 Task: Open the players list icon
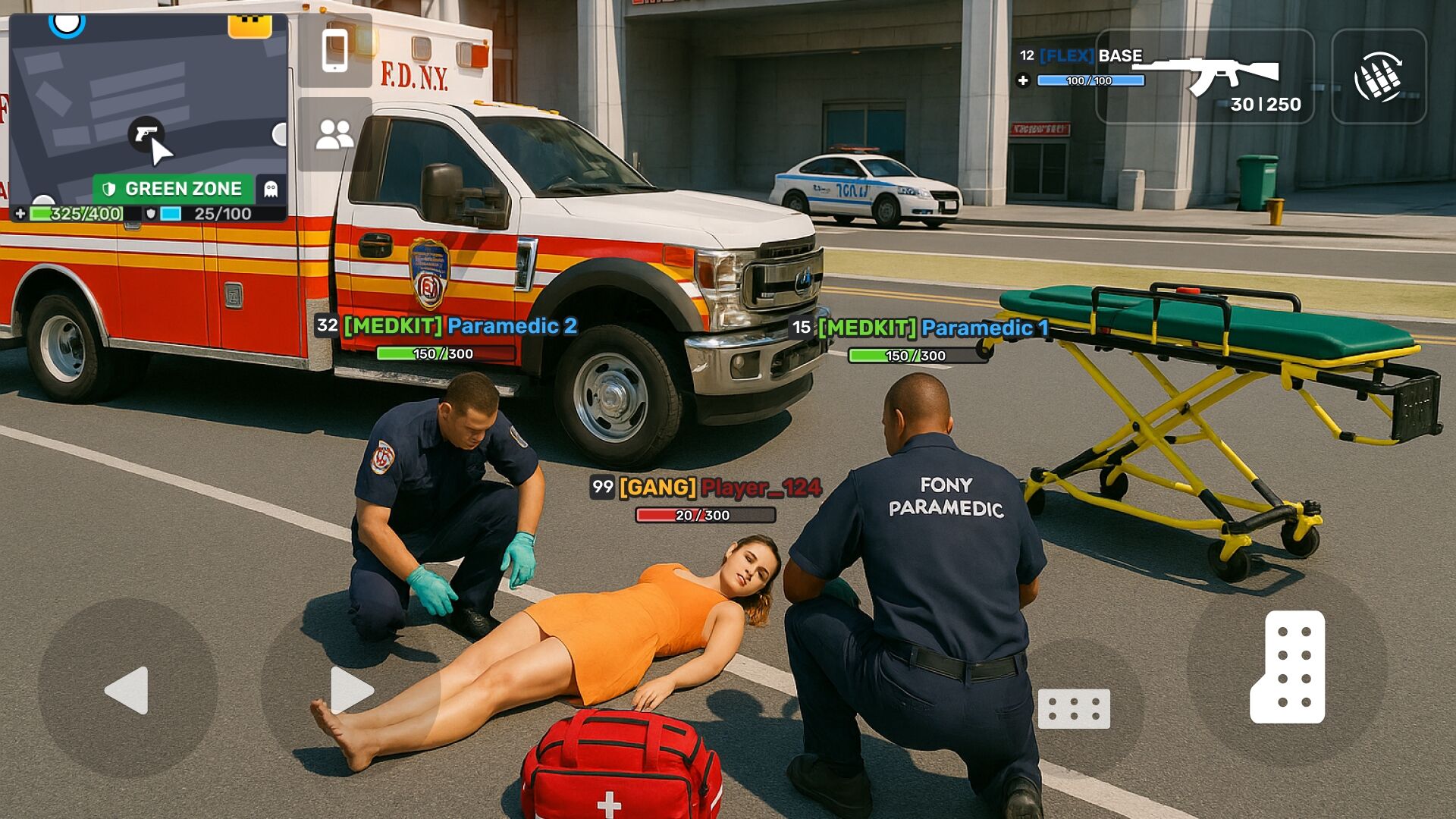click(x=334, y=134)
